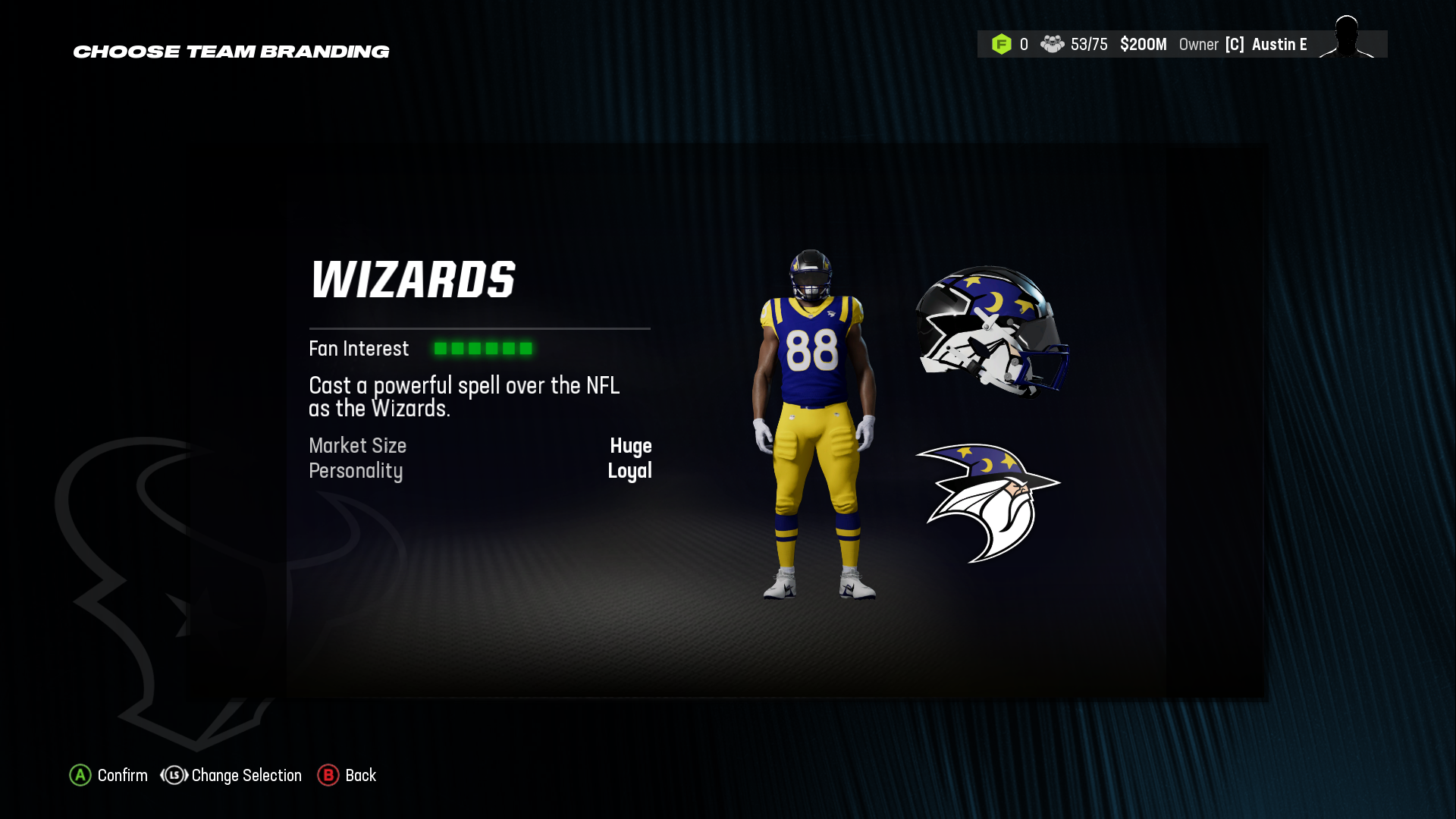Image resolution: width=1456 pixels, height=819 pixels.
Task: Select the Loyal personality value
Action: pyautogui.click(x=630, y=471)
